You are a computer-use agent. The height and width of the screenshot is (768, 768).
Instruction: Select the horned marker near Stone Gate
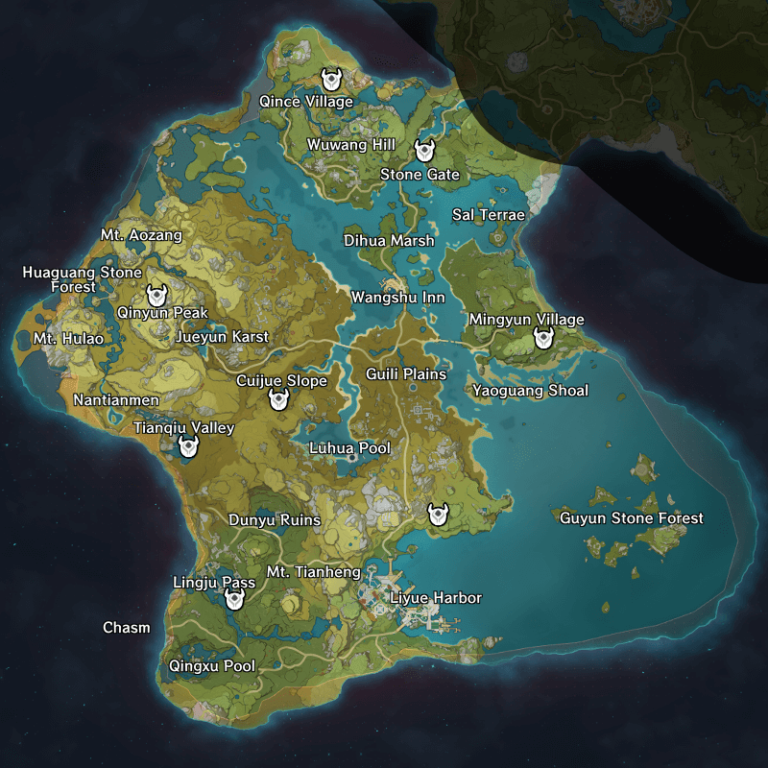[x=424, y=151]
